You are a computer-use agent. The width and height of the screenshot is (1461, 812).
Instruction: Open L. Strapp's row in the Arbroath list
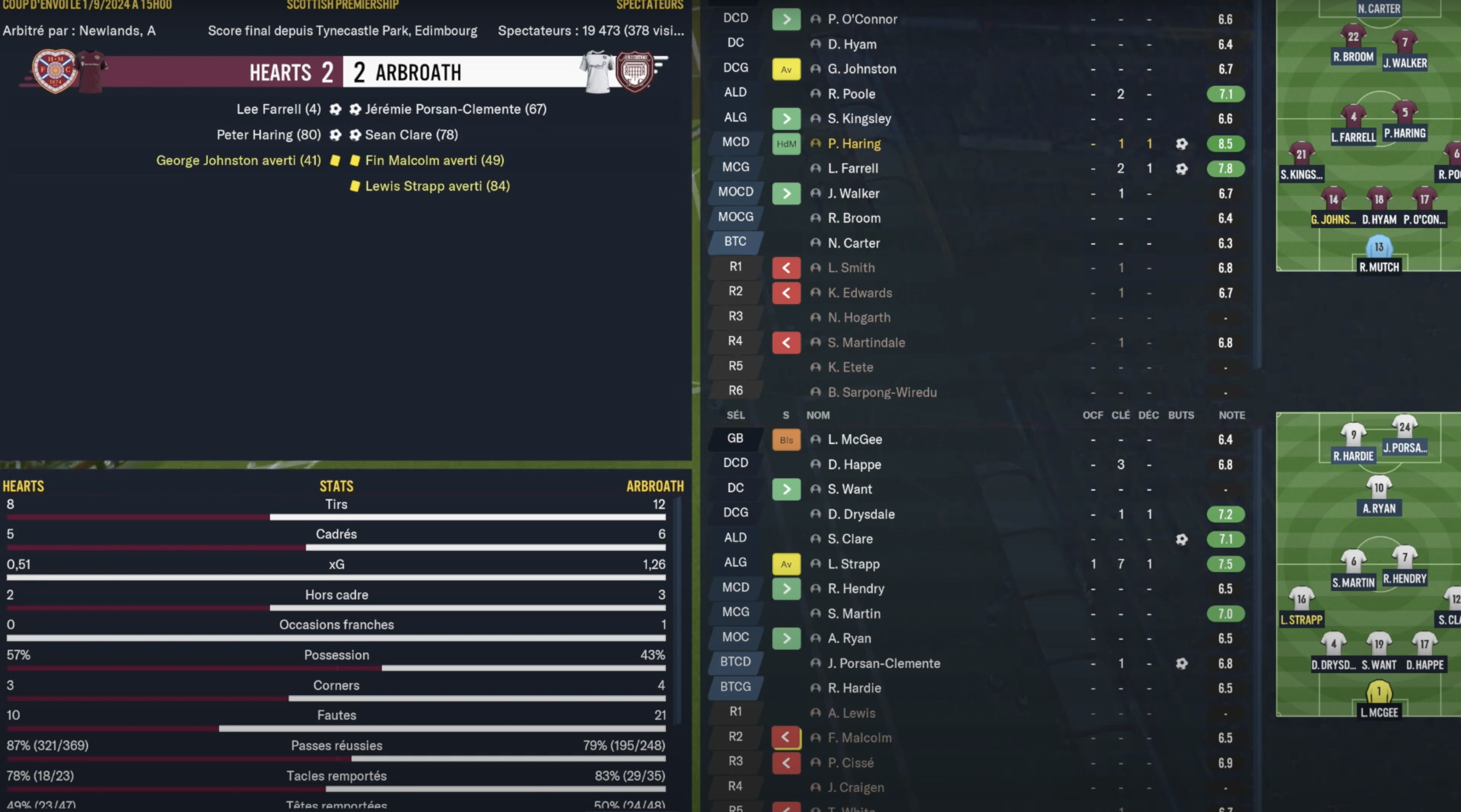[x=853, y=564]
